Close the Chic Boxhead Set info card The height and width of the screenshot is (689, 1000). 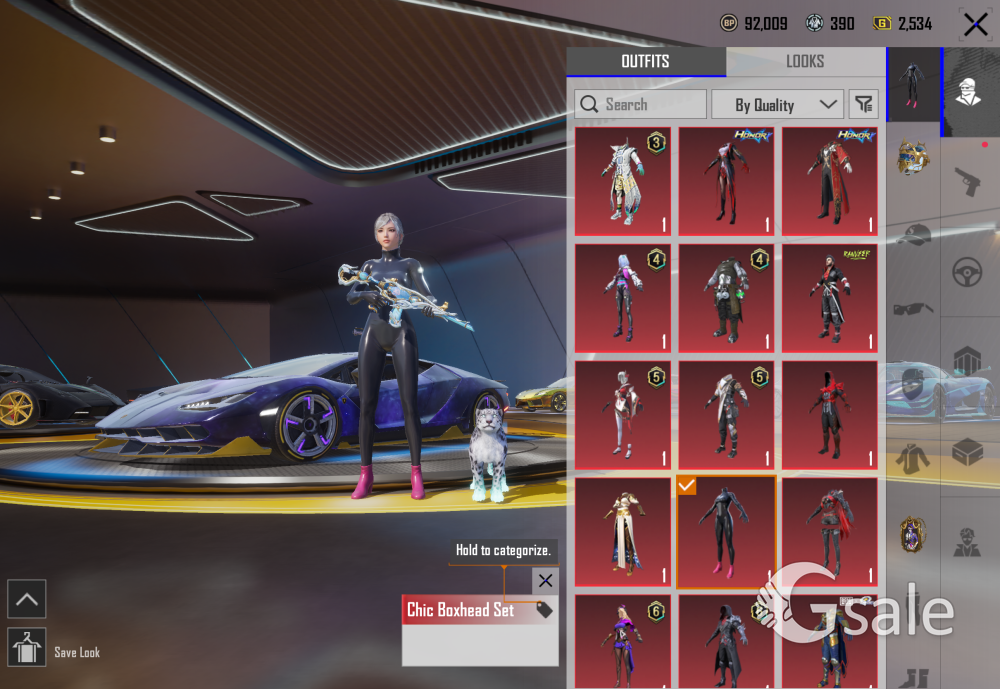[x=545, y=580]
